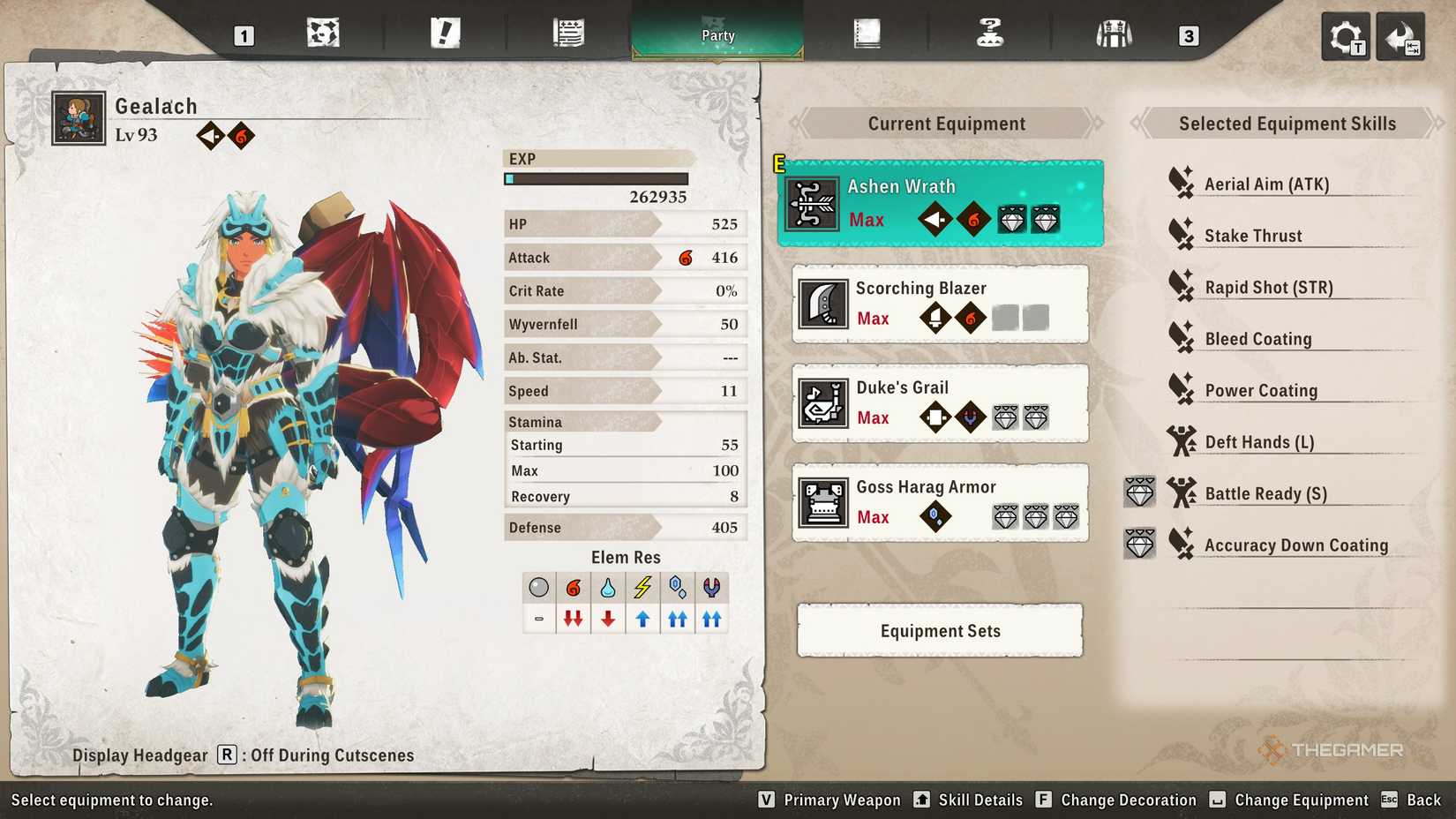Image resolution: width=1456 pixels, height=819 pixels.
Task: Select the Ashen Wrath weapon icon
Action: point(813,202)
